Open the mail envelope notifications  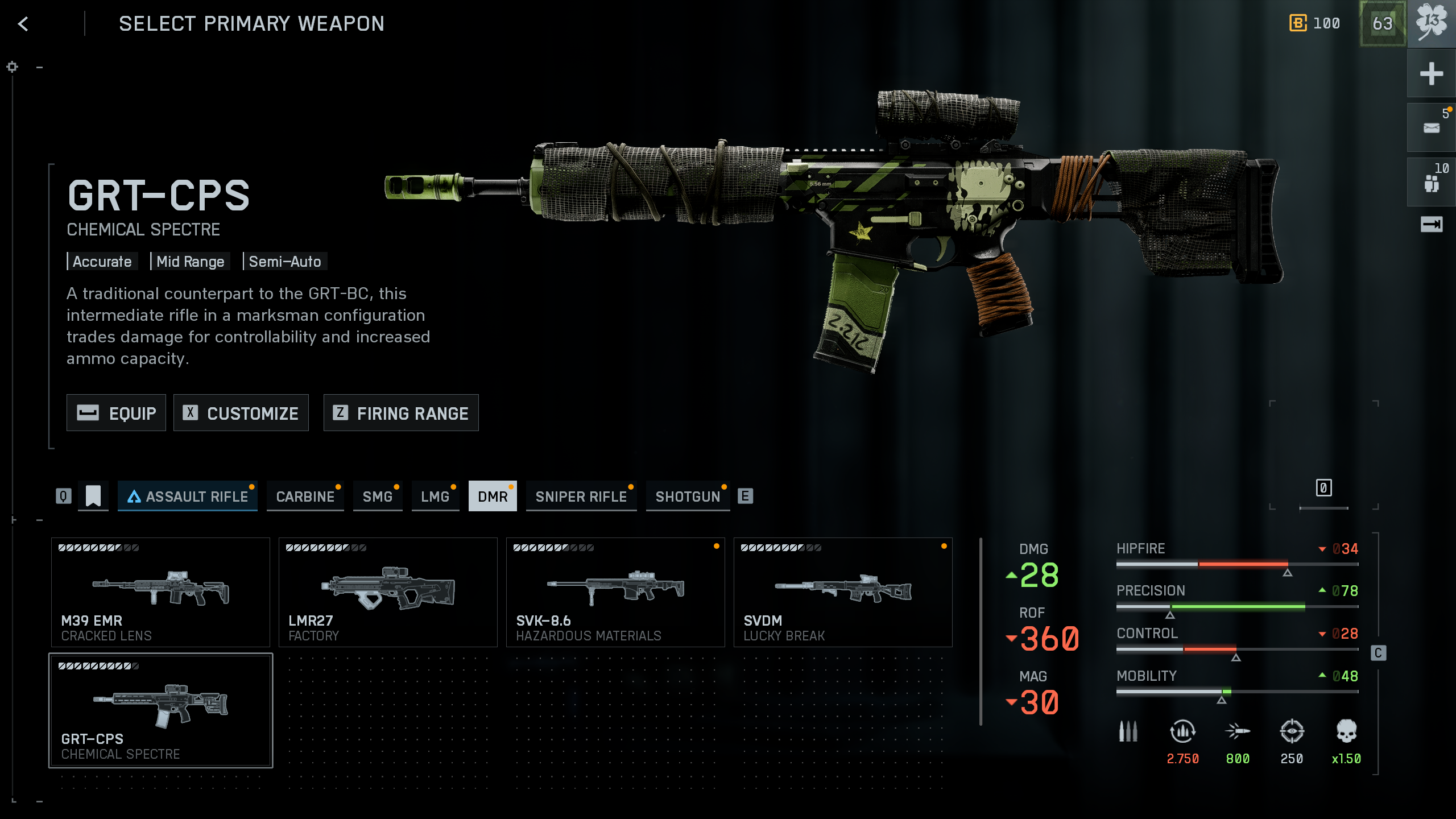tap(1431, 128)
